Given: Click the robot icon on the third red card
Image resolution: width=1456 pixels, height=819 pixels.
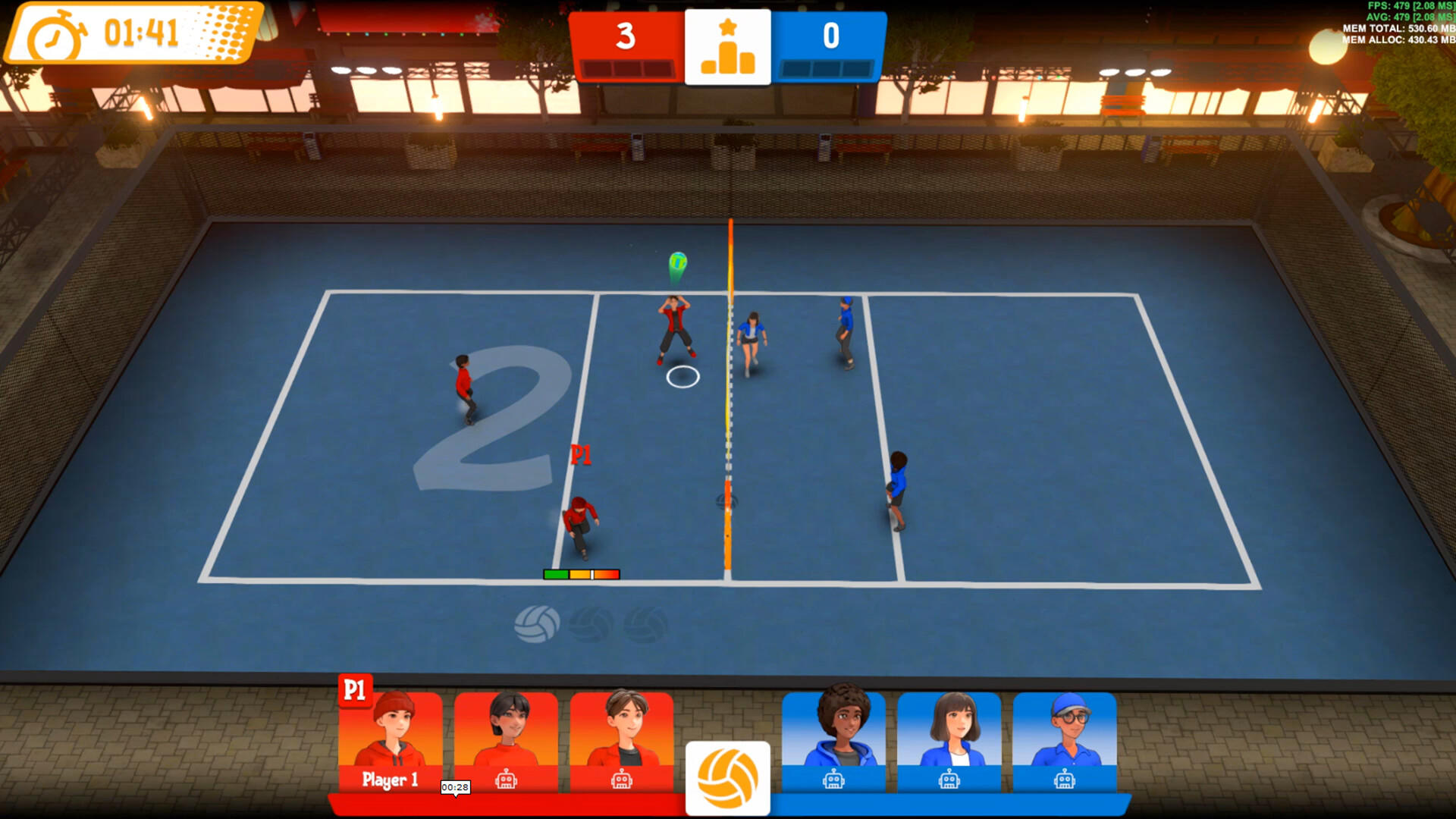Looking at the screenshot, I should [622, 780].
